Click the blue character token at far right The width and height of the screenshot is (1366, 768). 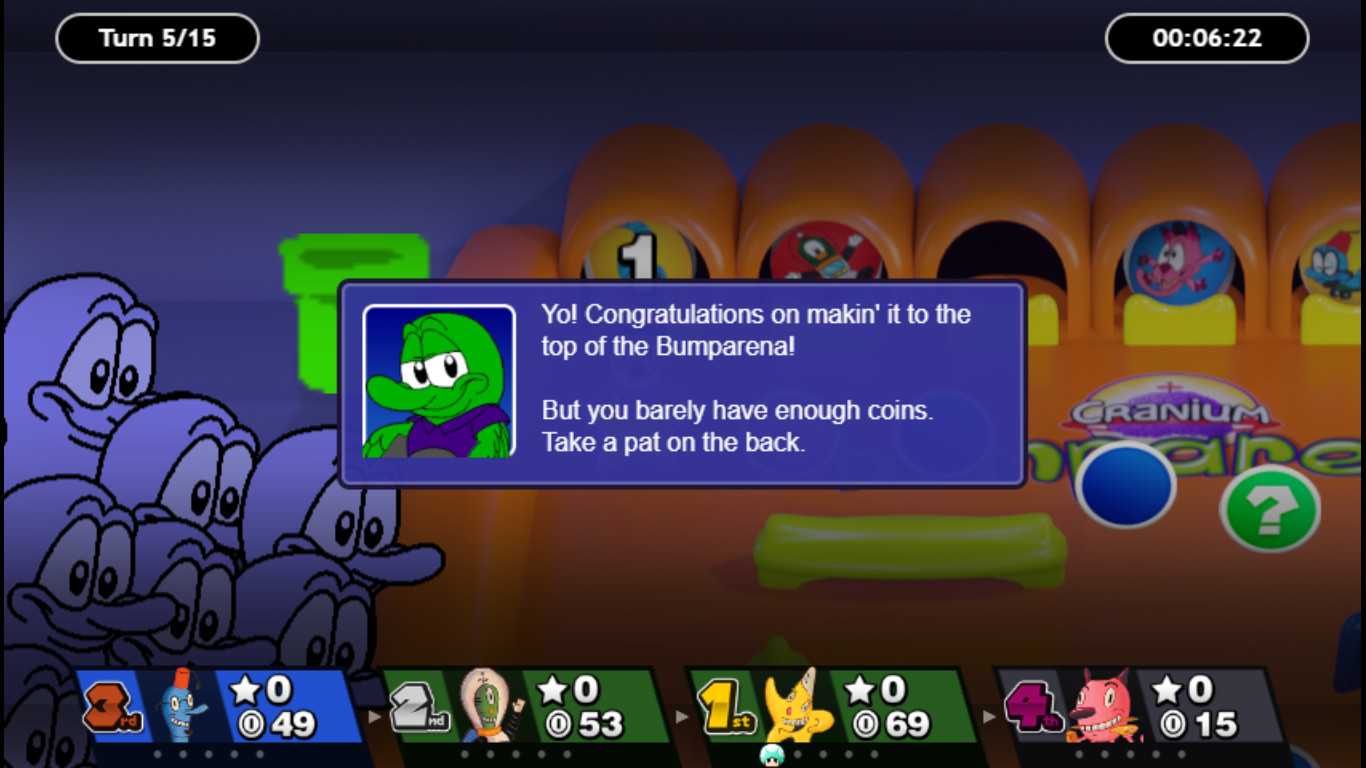coord(1330,263)
